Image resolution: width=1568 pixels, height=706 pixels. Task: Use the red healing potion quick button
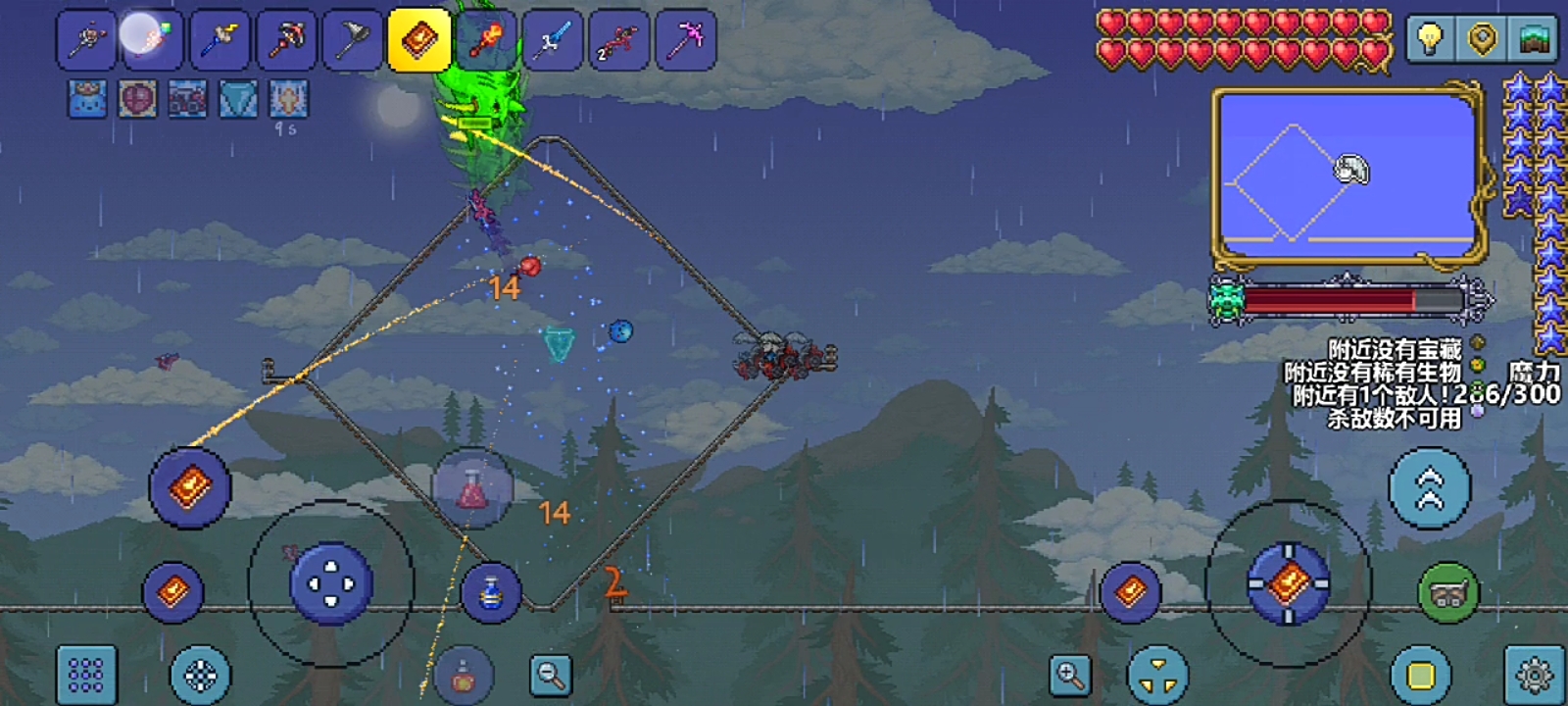[472, 488]
